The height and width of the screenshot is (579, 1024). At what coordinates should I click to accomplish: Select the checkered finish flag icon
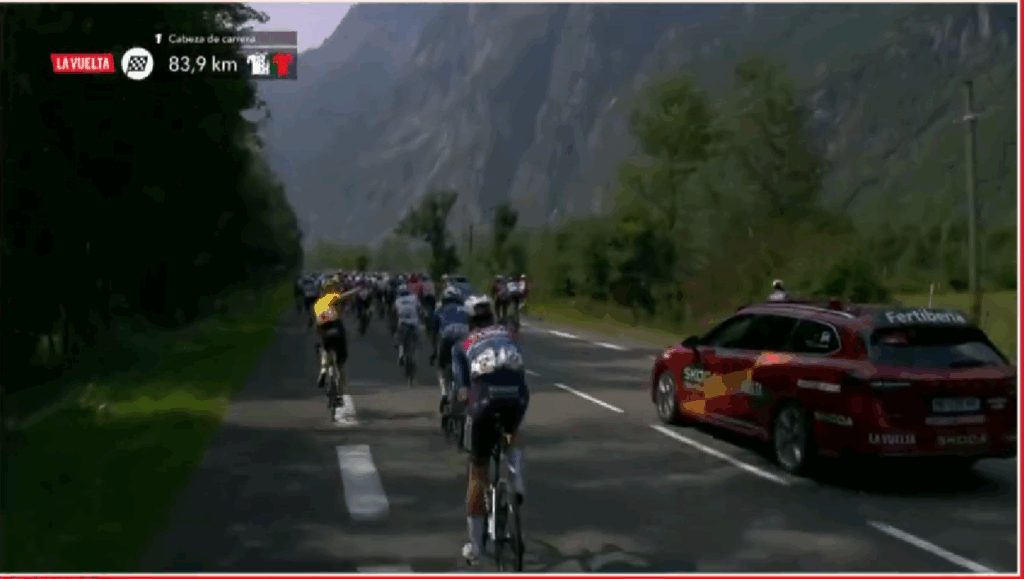137,63
